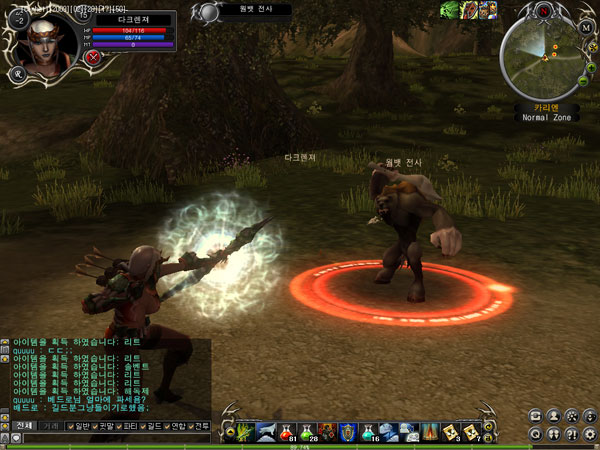Click the yellow R button below the portrait
The height and width of the screenshot is (450, 600).
[17, 72]
